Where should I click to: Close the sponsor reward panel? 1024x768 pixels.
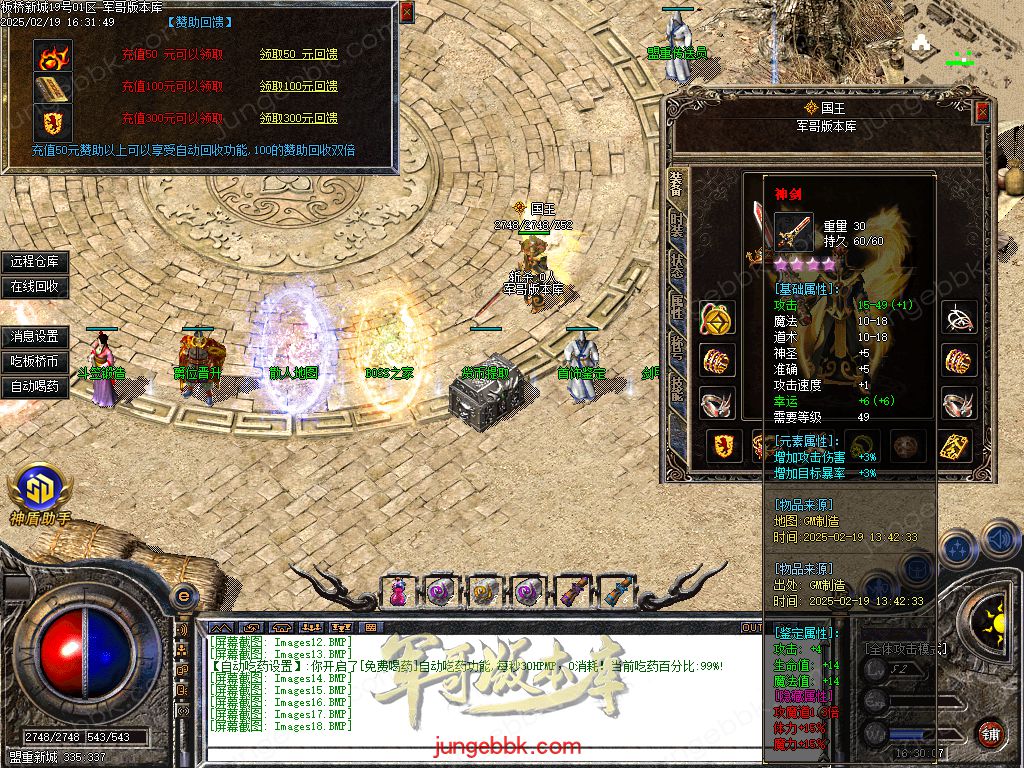click(406, 12)
